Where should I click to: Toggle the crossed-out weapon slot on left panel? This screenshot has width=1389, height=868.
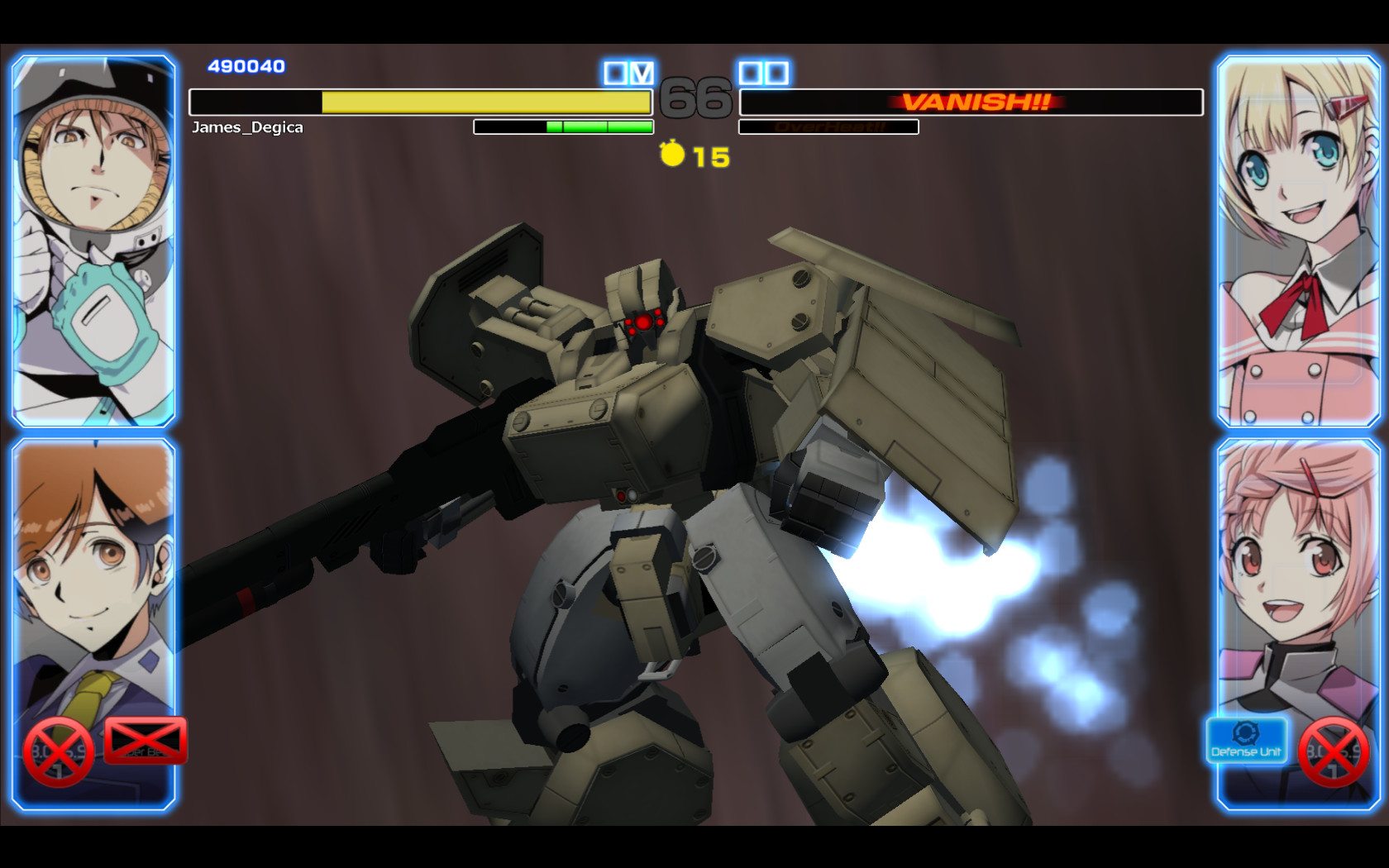click(145, 742)
